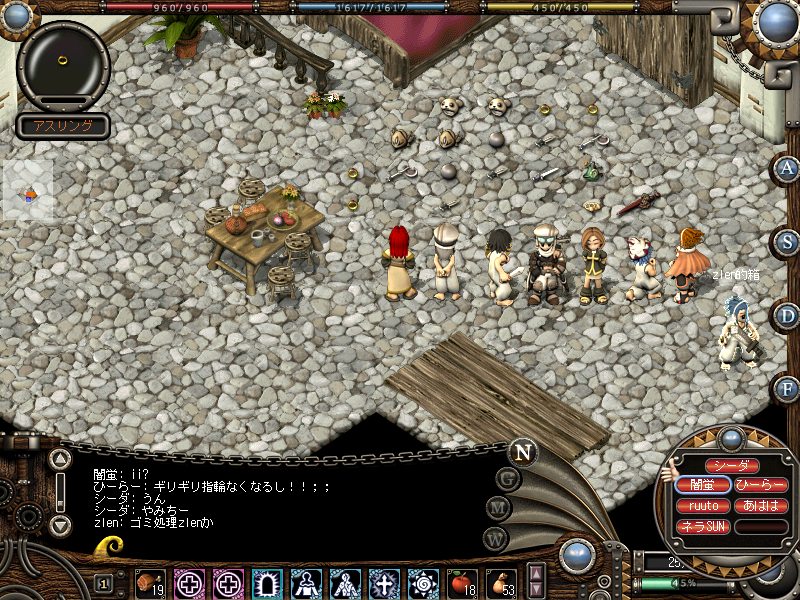Click the A shortcut button
Screen dimensions: 800x600
(787, 168)
